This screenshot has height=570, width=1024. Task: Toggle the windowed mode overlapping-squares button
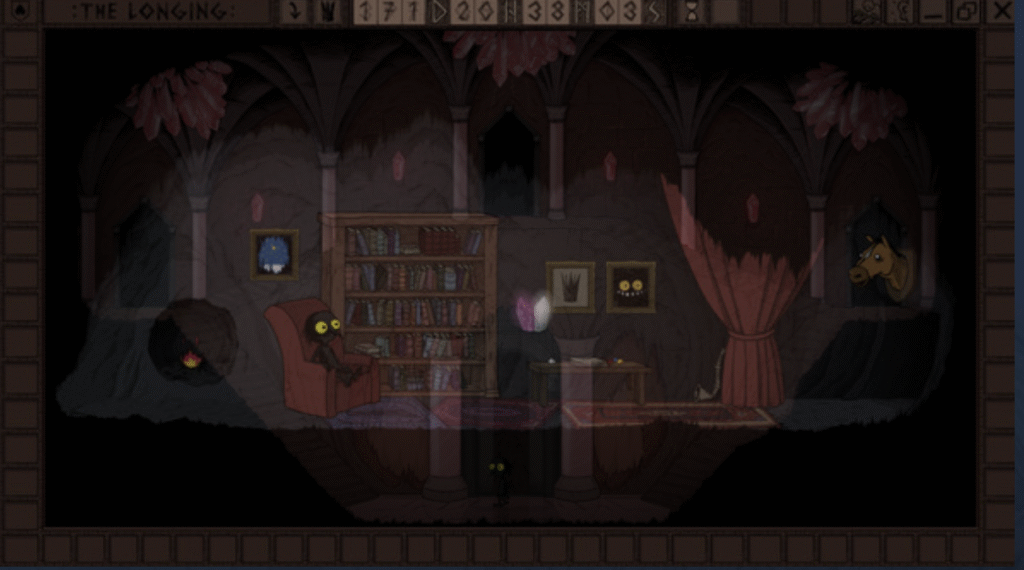tap(967, 11)
